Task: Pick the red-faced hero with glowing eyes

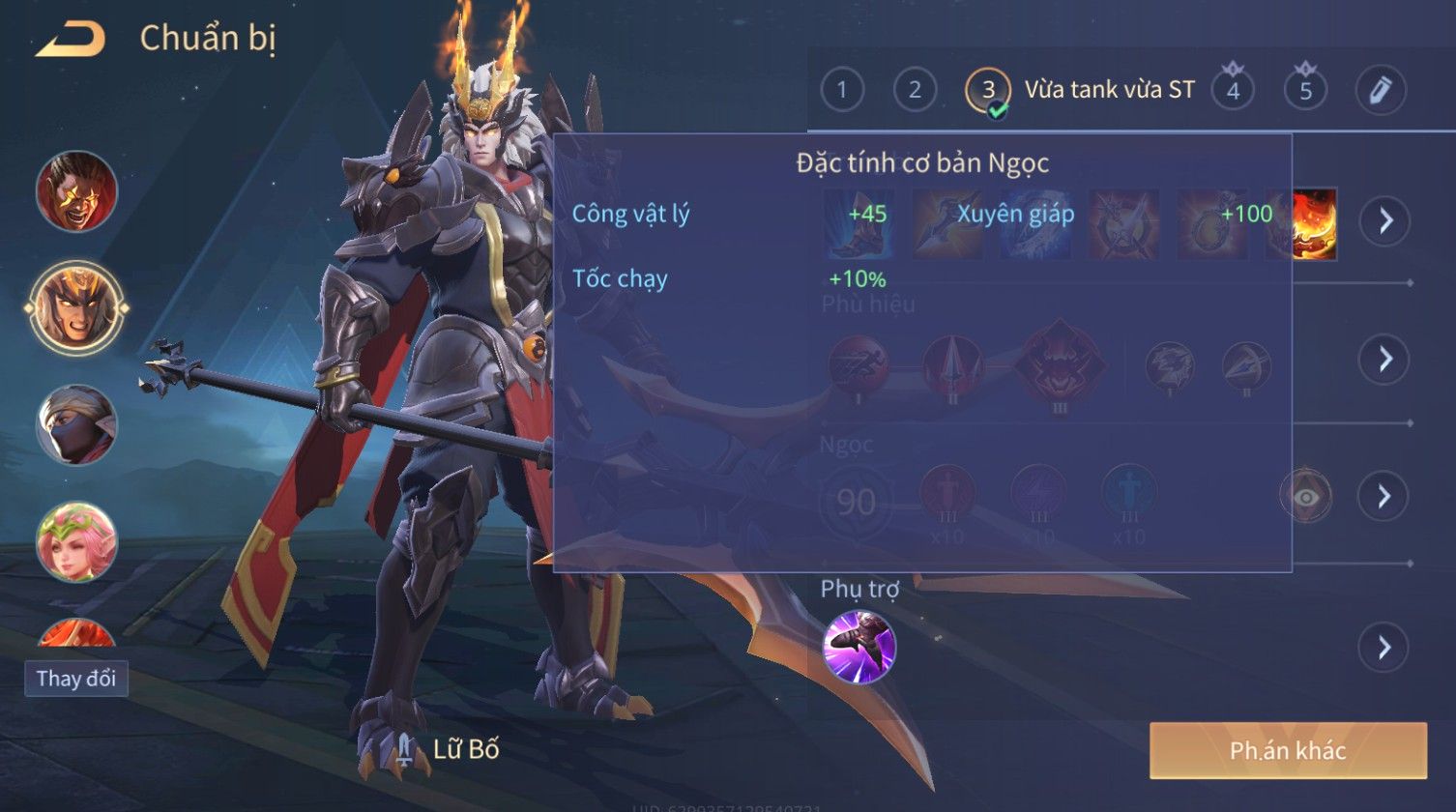Action: [77, 190]
